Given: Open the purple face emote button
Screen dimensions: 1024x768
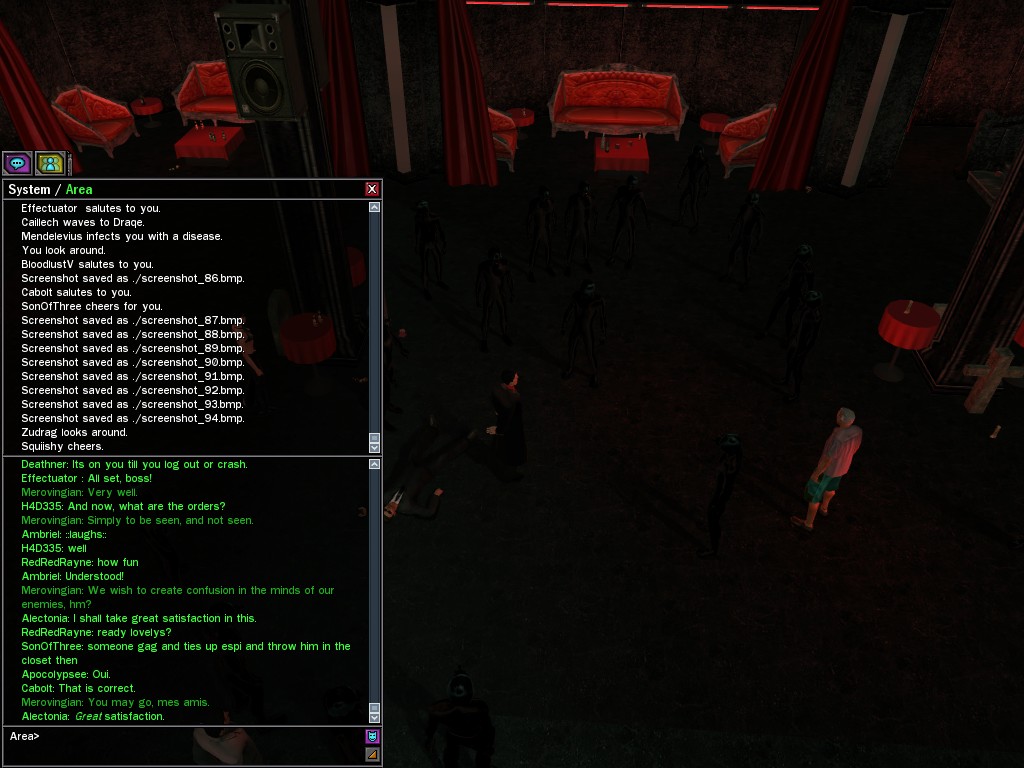Looking at the screenshot, I should (372, 737).
